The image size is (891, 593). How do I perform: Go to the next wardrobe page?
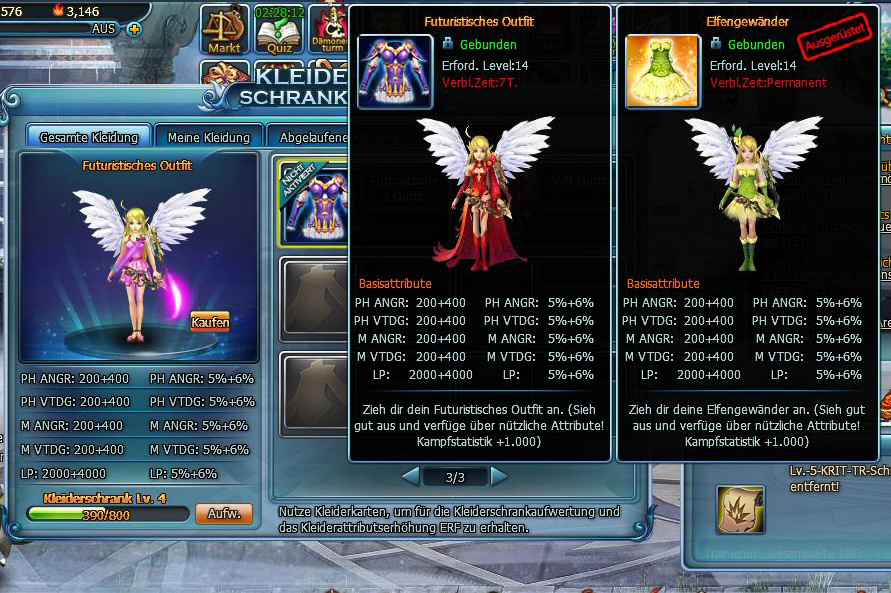click(499, 475)
